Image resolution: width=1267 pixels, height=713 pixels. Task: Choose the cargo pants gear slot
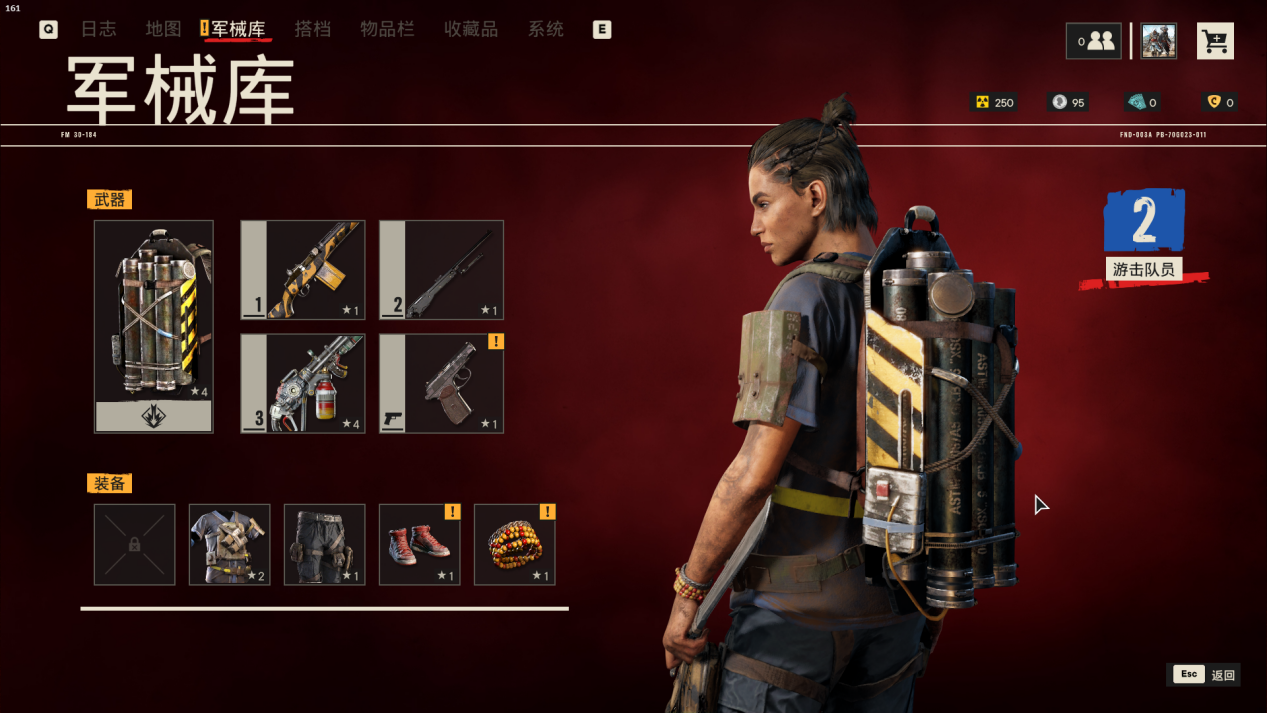(324, 544)
